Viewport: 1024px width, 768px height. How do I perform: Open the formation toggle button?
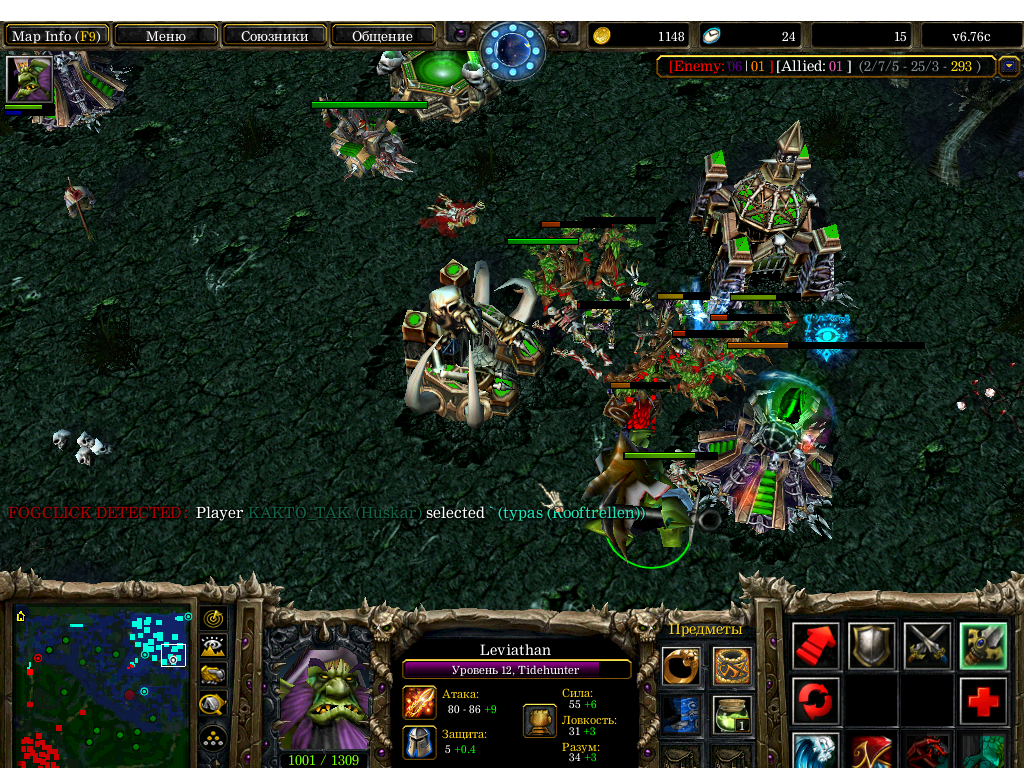click(x=213, y=738)
